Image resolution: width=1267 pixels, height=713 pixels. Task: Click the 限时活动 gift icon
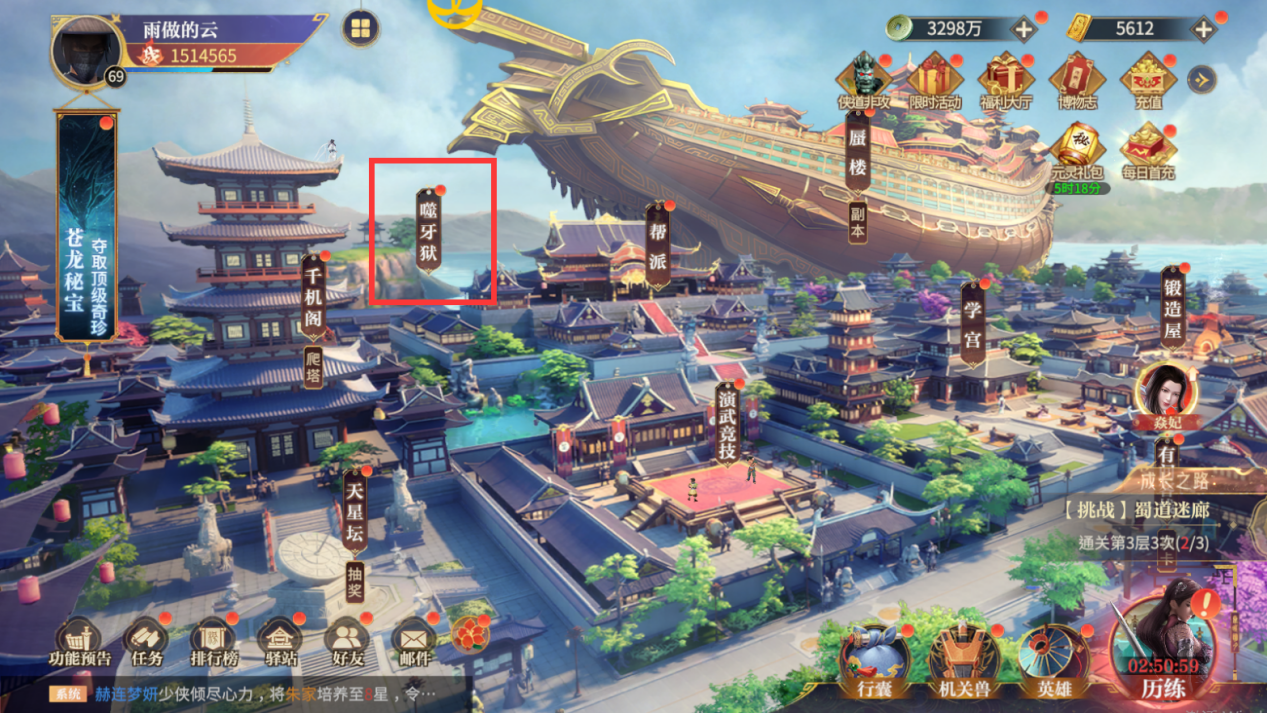click(935, 82)
